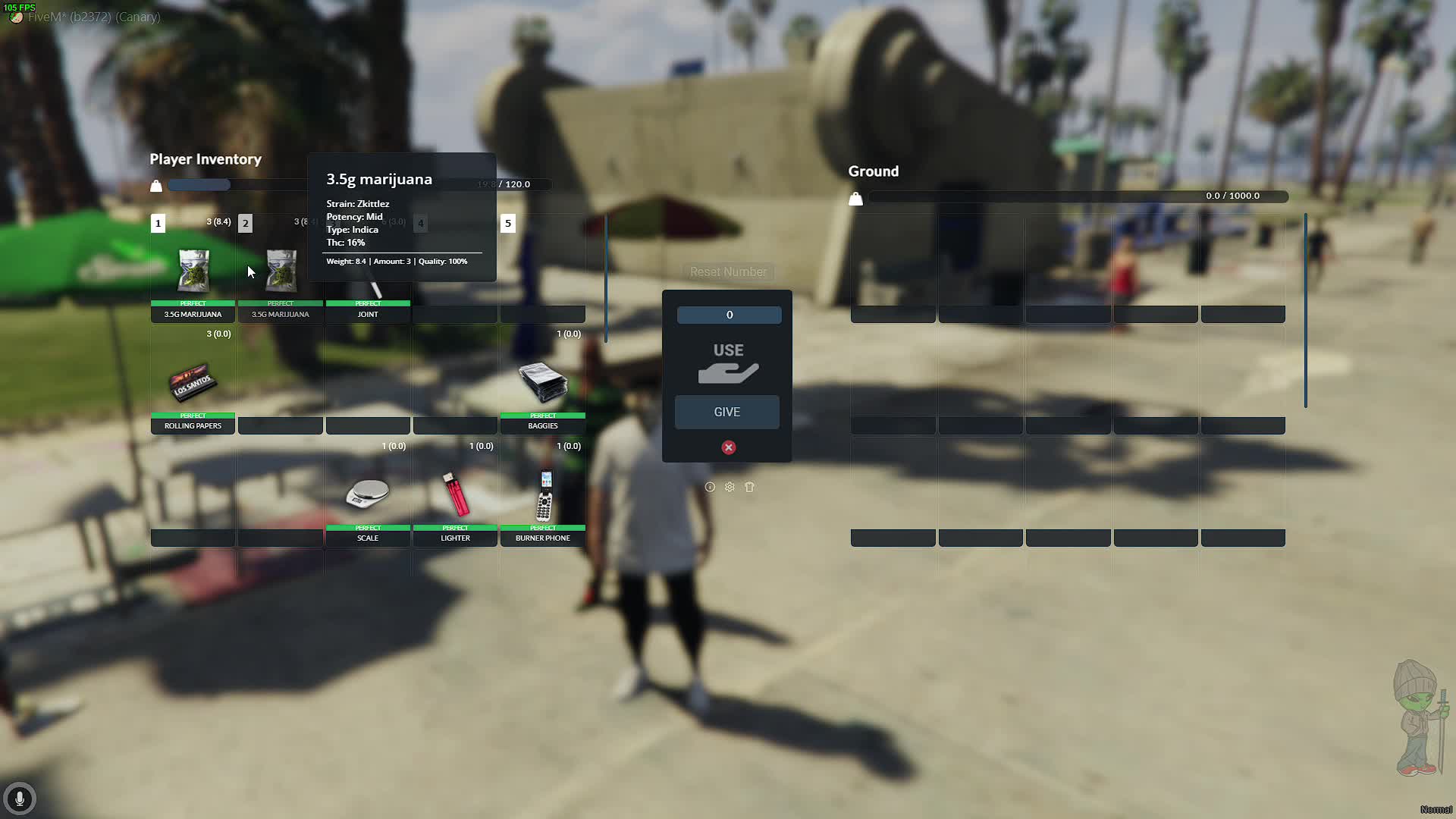1456x819 pixels.
Task: Click the USE hand button
Action: pos(728,362)
